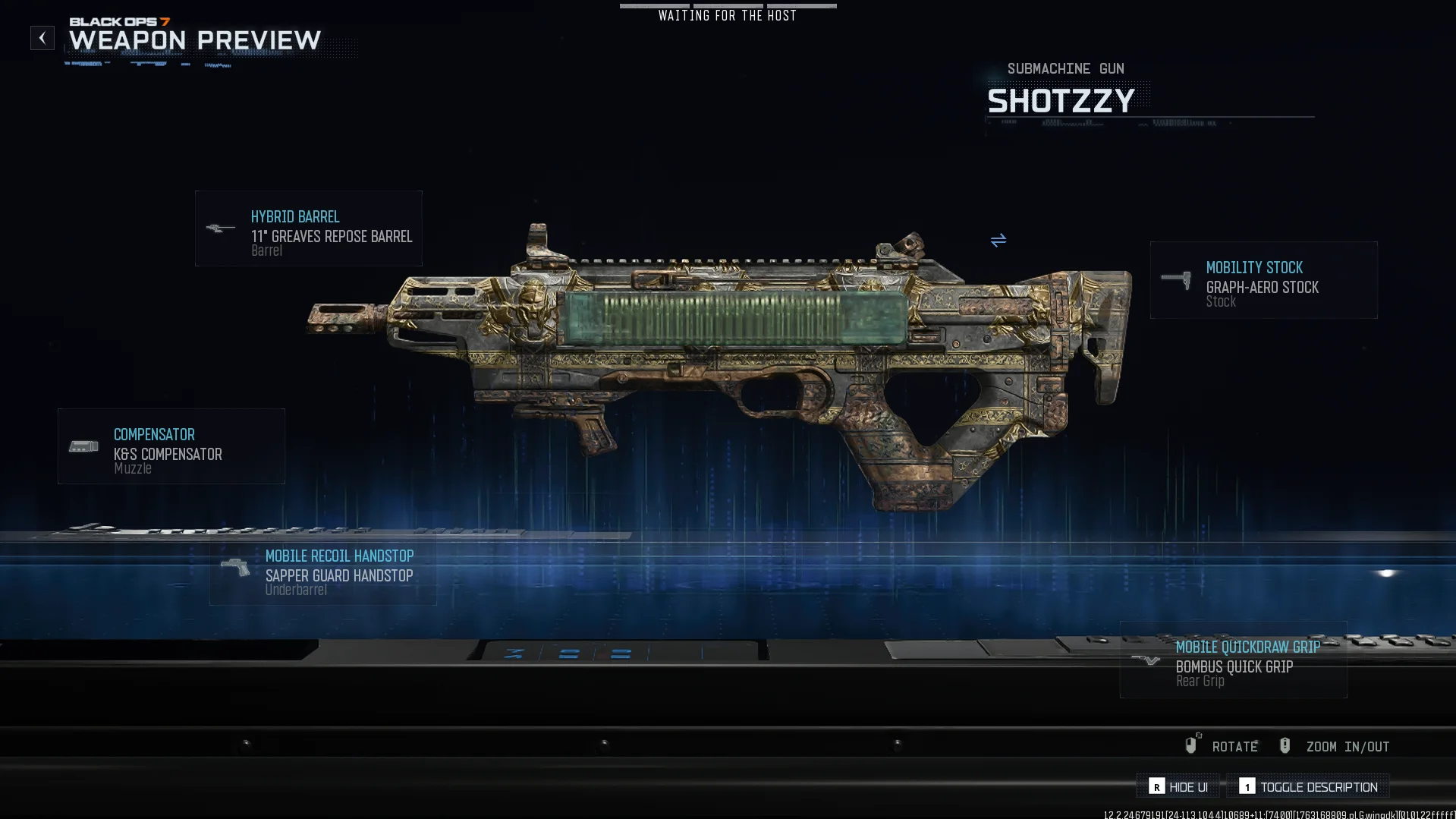Select the Hybrid Barrel attachment icon
1456x819 pixels.
221,228
